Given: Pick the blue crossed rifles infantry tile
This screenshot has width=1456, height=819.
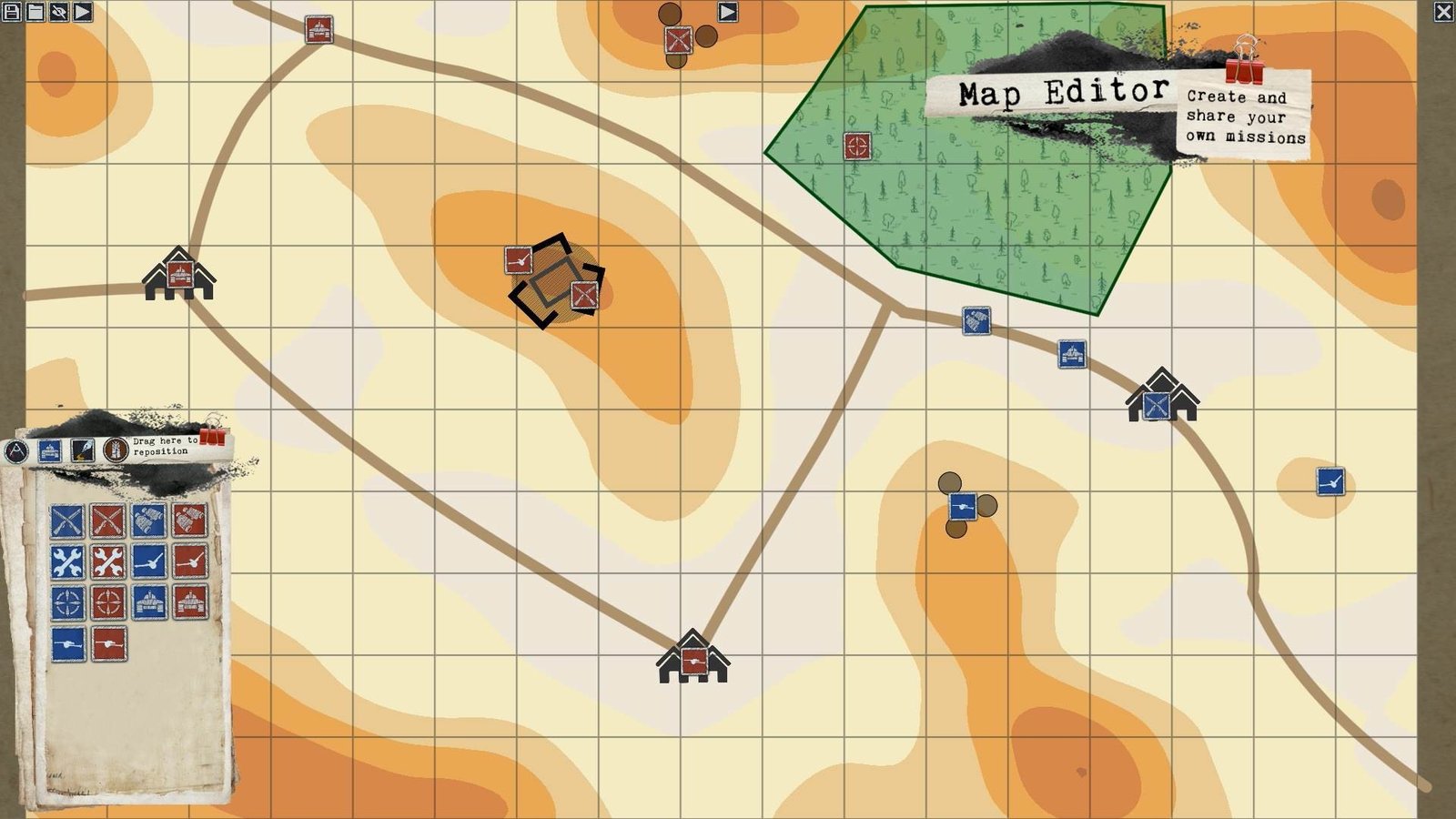Looking at the screenshot, I should tap(67, 521).
